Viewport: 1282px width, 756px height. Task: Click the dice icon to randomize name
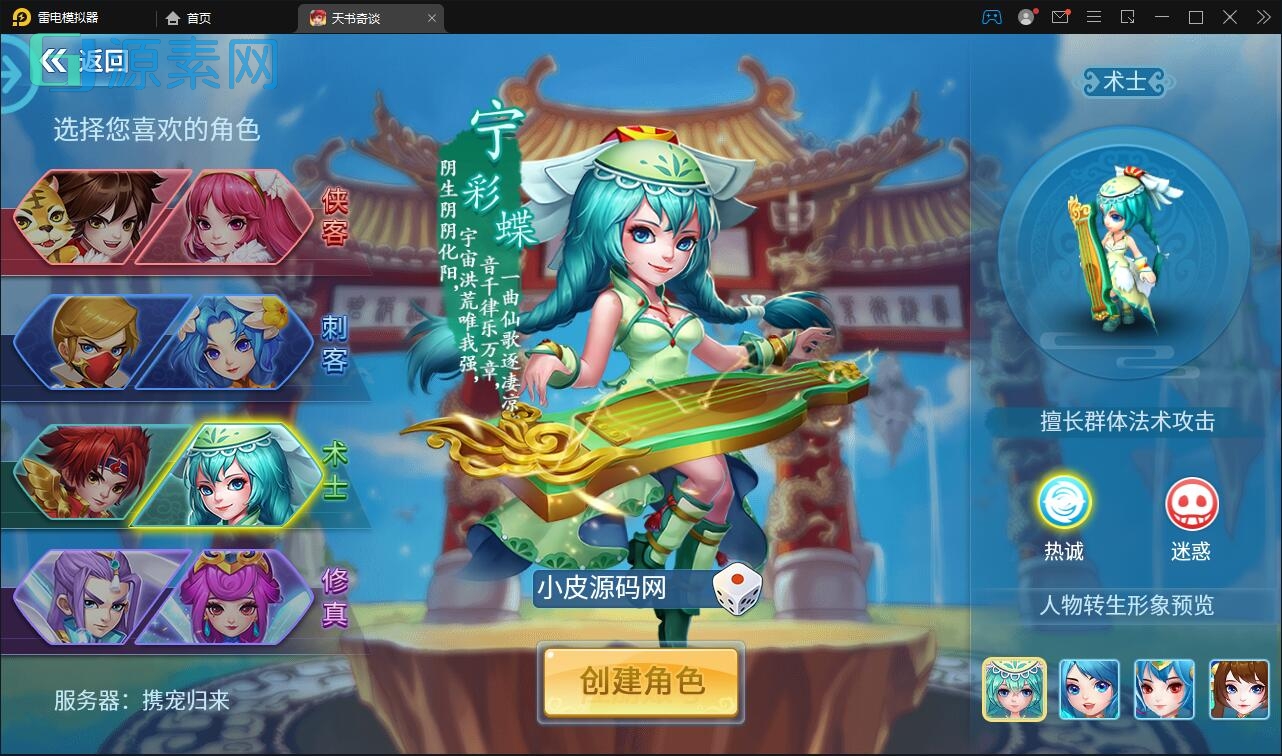point(737,589)
